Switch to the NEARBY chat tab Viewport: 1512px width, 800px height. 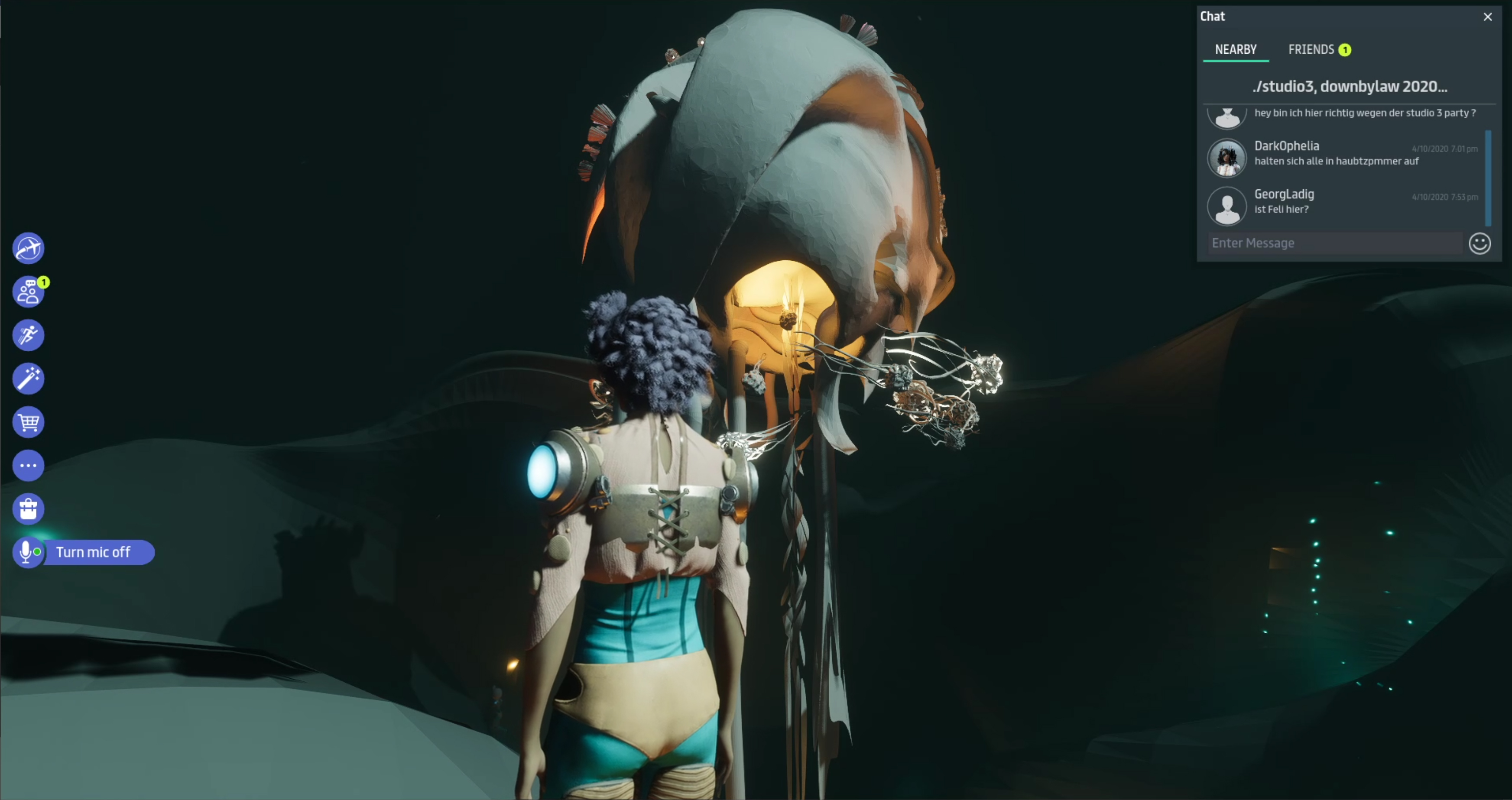pyautogui.click(x=1236, y=50)
